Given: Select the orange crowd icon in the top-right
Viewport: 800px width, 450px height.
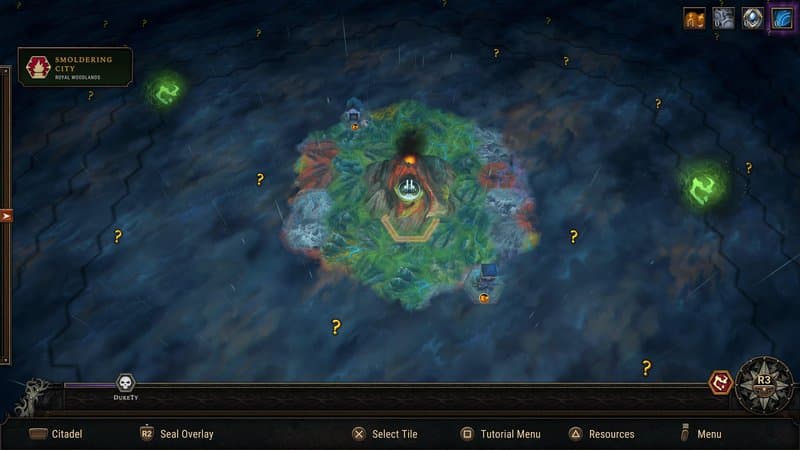Looking at the screenshot, I should (694, 19).
